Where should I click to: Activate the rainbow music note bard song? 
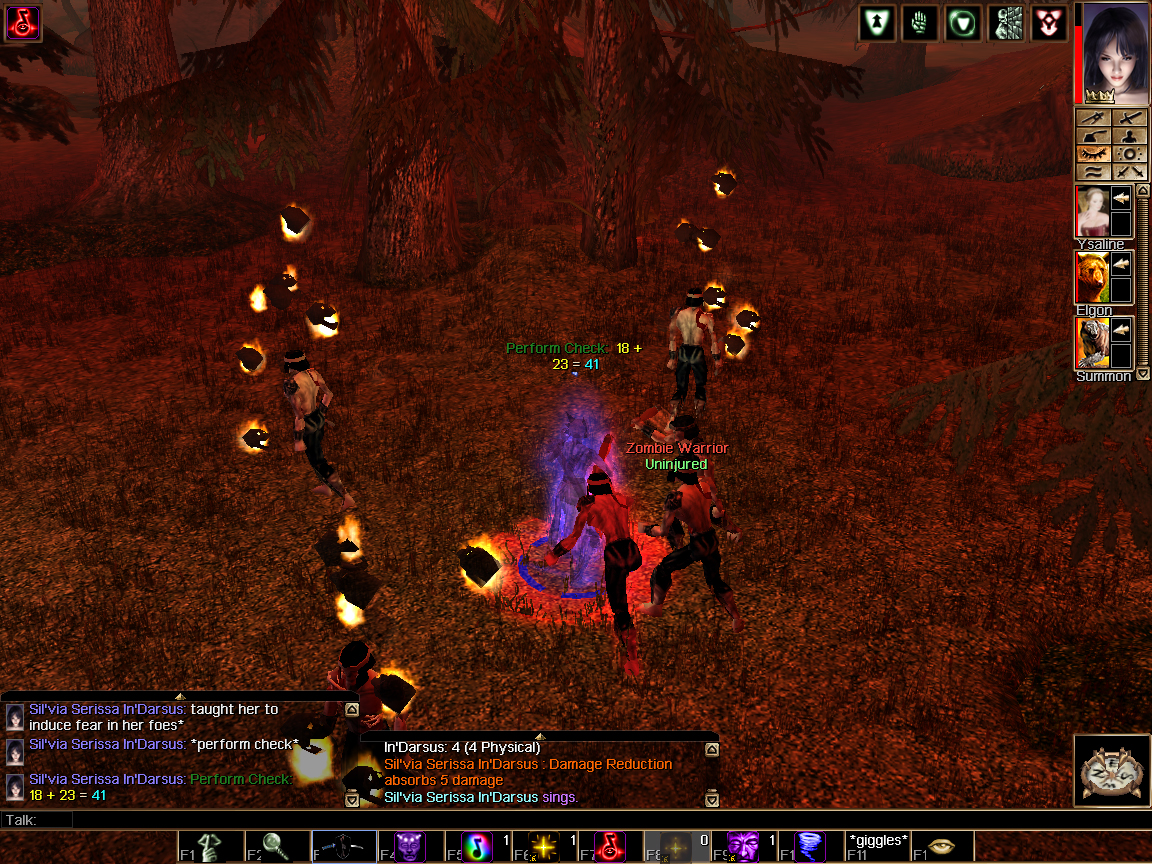click(477, 847)
